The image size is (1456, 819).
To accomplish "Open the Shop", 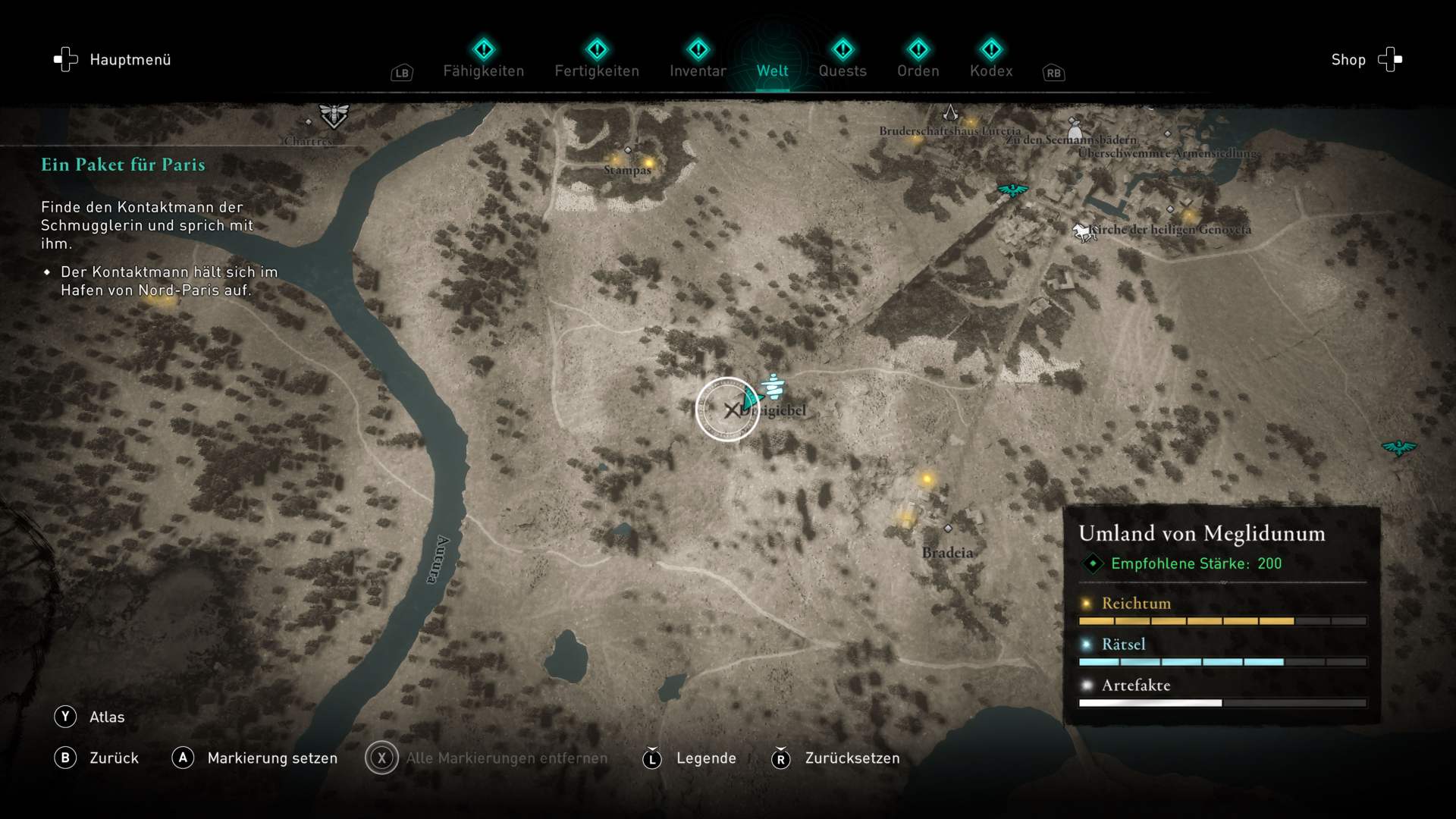I will [1366, 60].
